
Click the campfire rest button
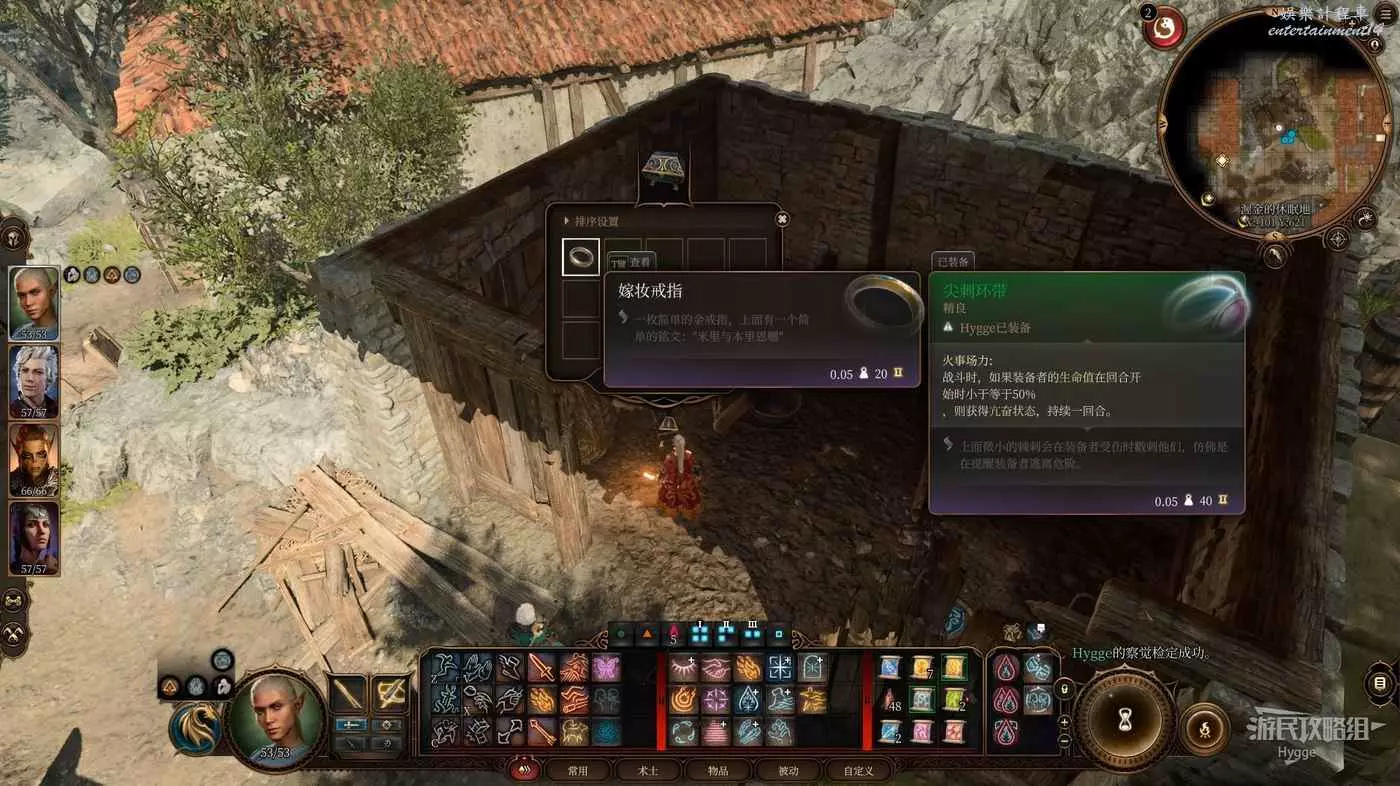point(1205,728)
